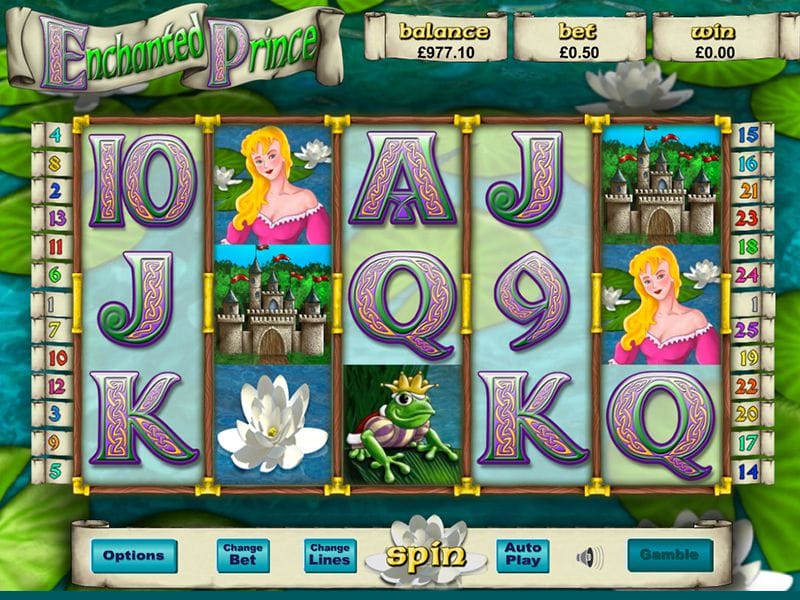Show payline number 23 marker

click(x=747, y=218)
